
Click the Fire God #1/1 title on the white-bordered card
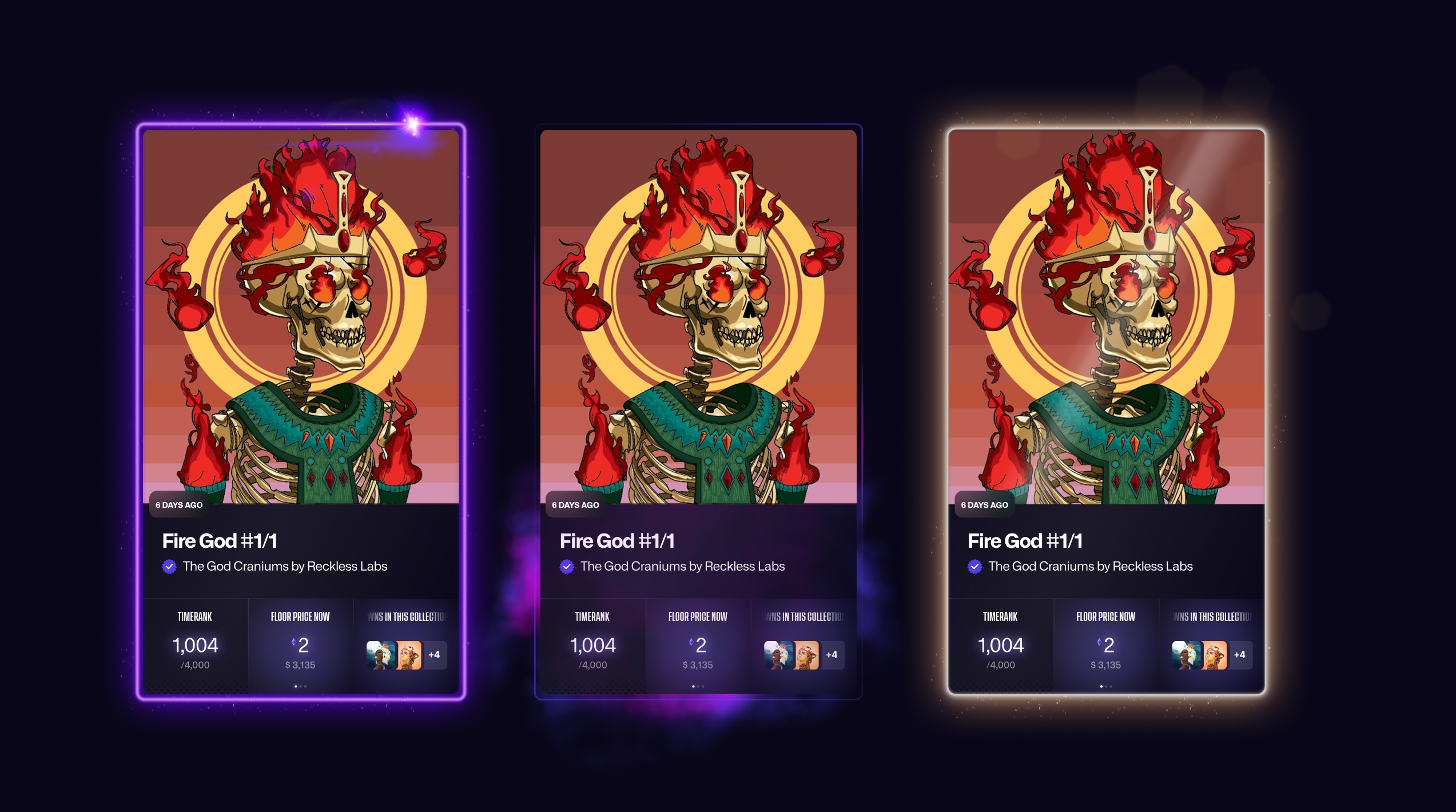1025,541
